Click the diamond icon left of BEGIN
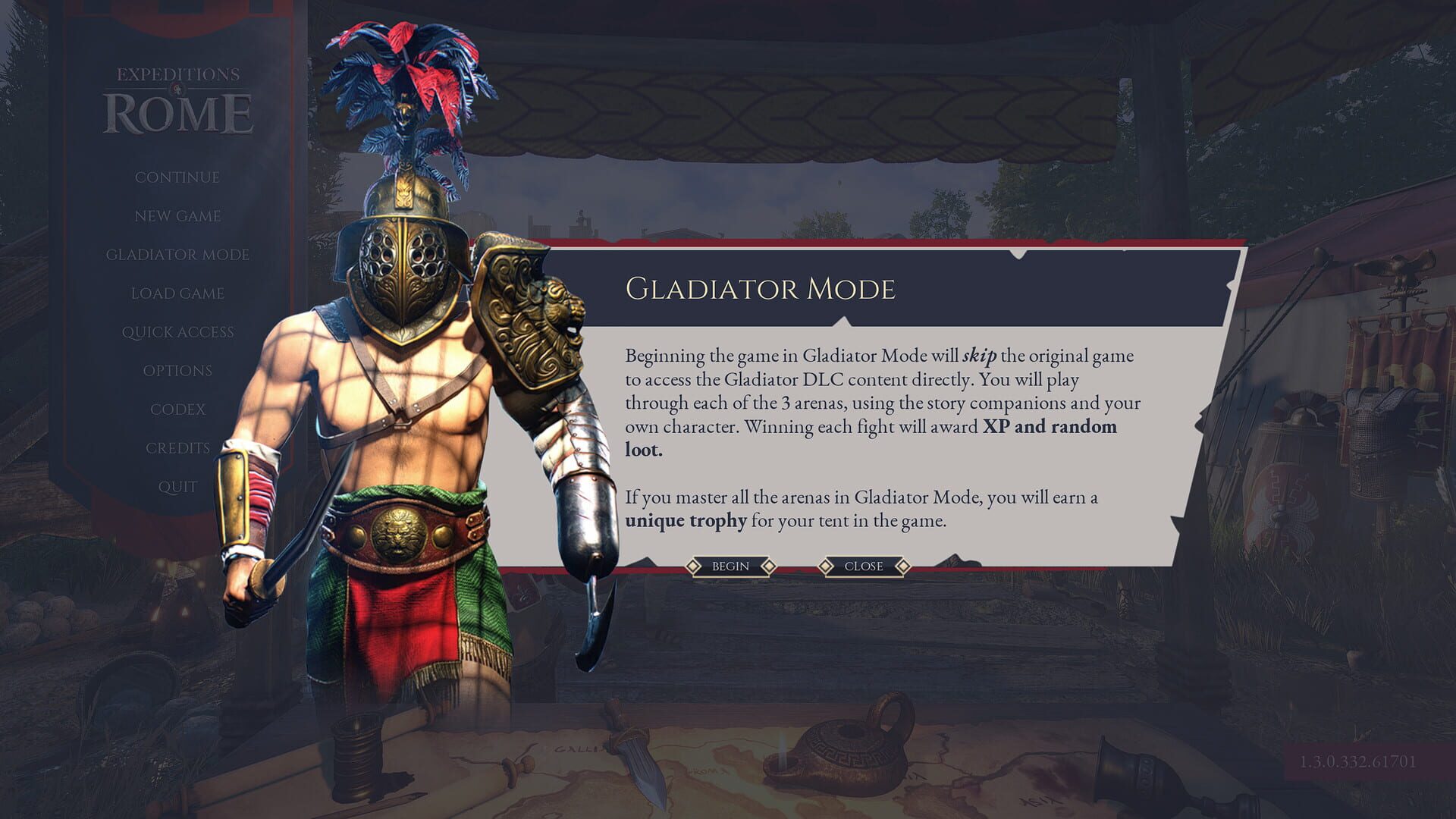Image resolution: width=1456 pixels, height=819 pixels. click(x=692, y=566)
